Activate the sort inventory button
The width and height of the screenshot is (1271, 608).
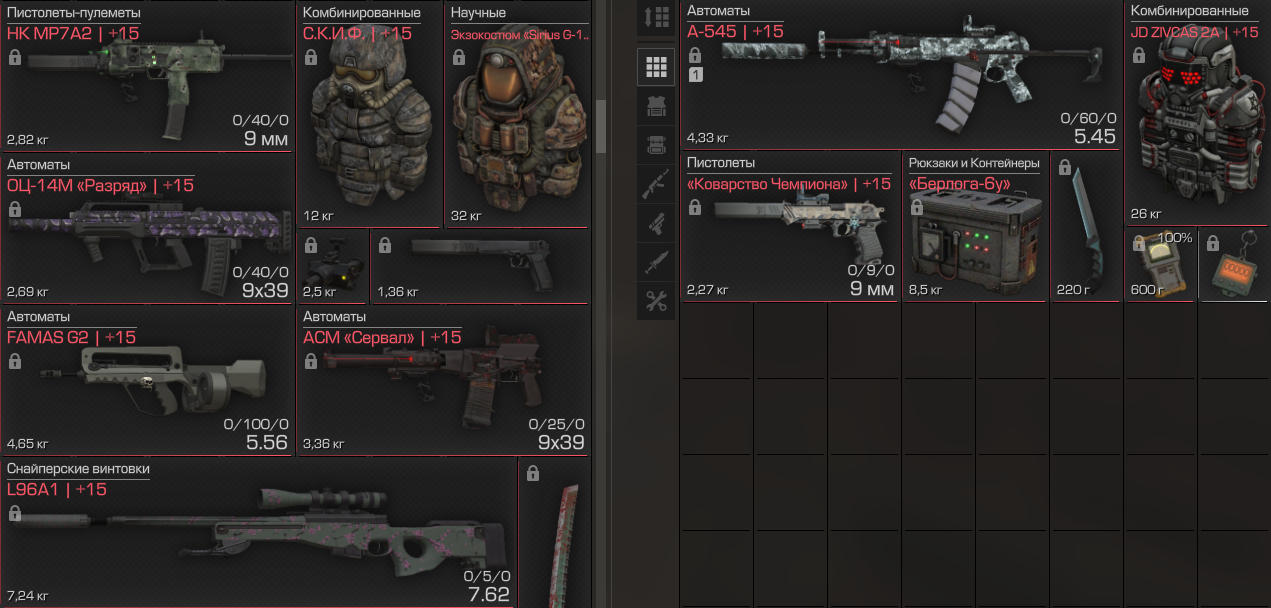coord(657,17)
